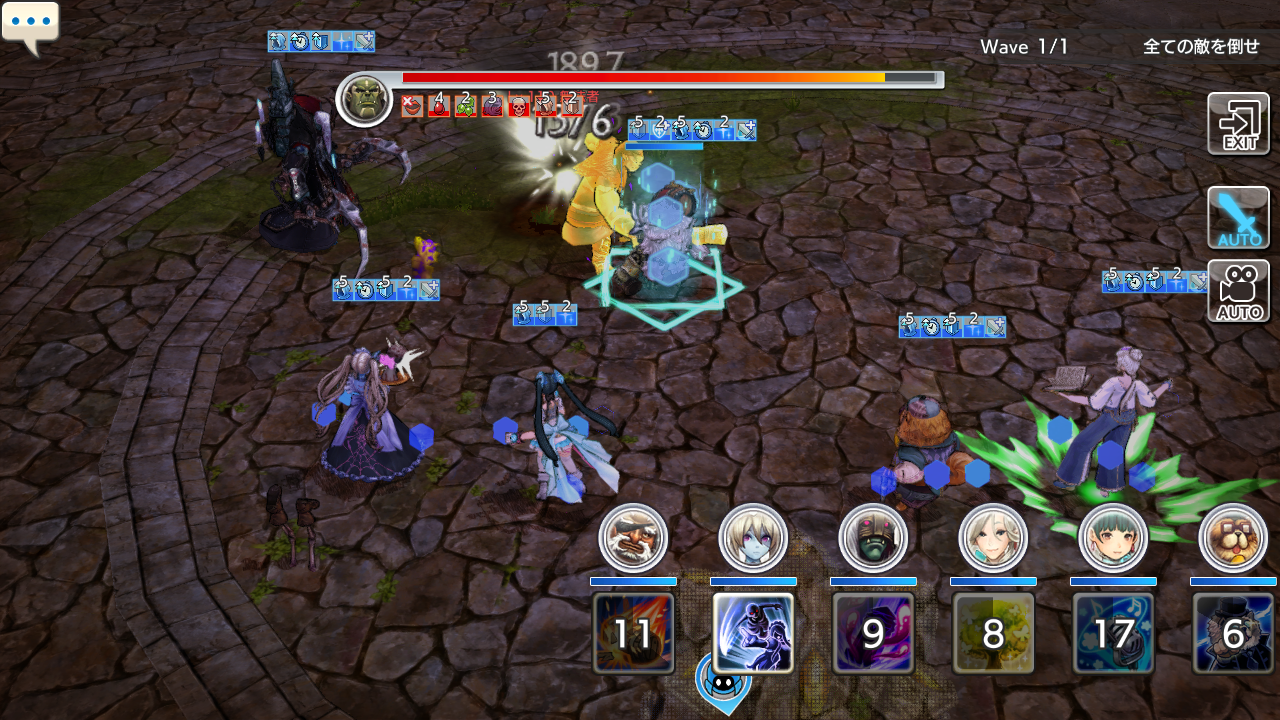The height and width of the screenshot is (720, 1280).
Task: Tap the golden tree skill on cooldown 8
Action: (993, 632)
